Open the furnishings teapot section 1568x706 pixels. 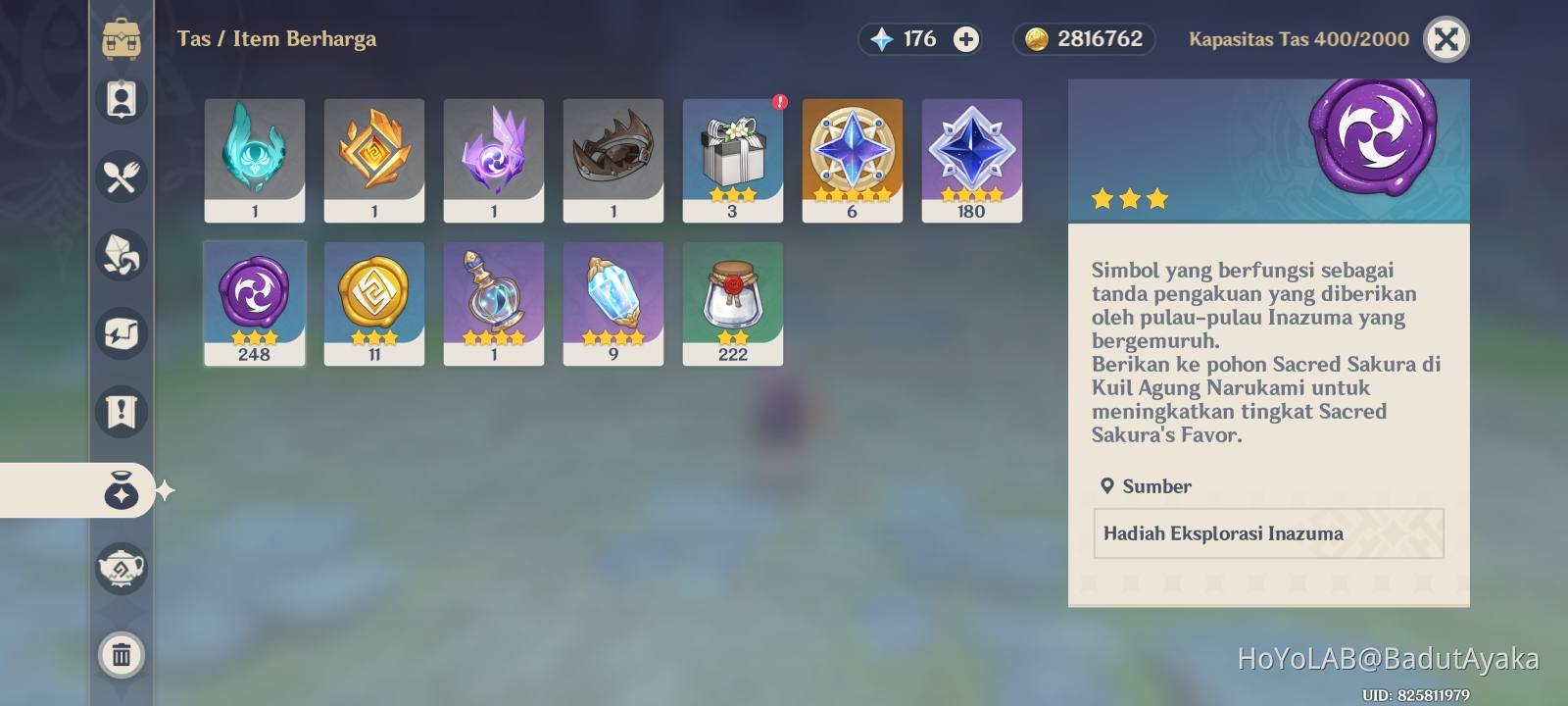(121, 569)
